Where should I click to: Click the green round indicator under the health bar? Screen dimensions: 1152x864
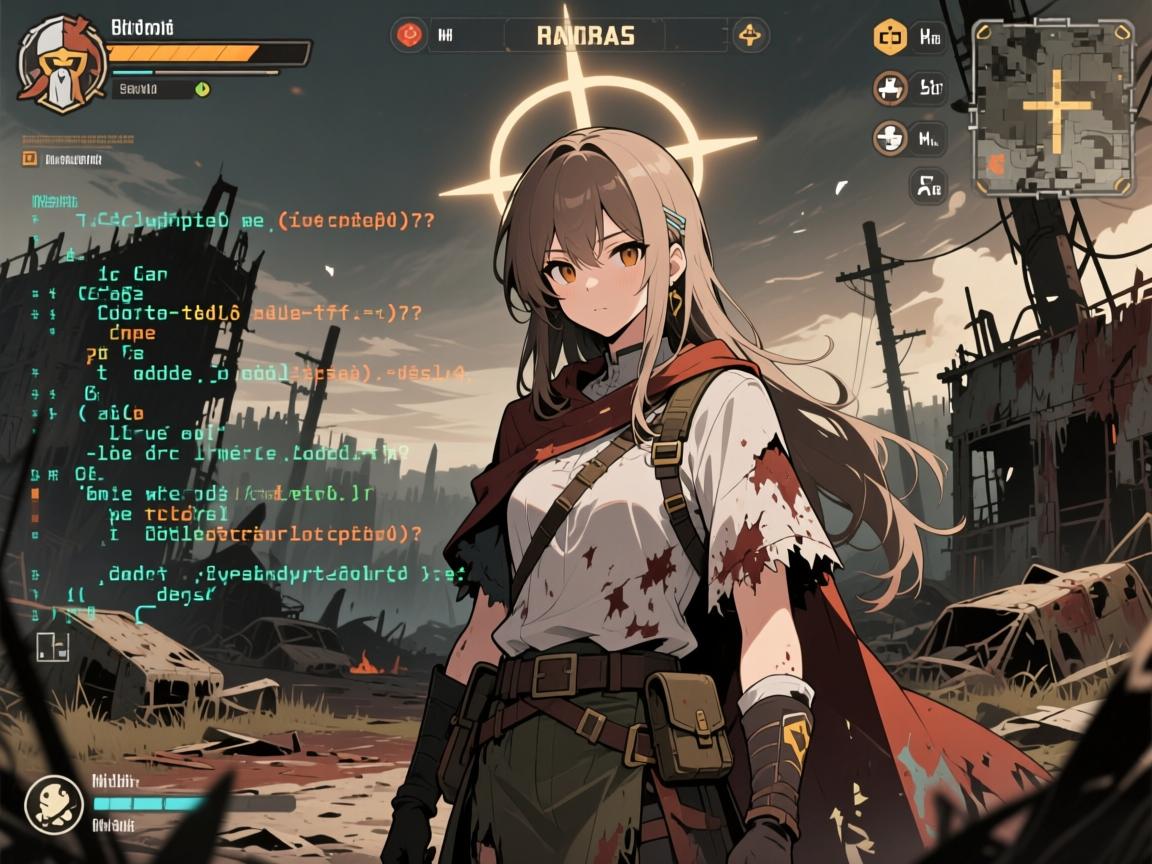click(203, 89)
